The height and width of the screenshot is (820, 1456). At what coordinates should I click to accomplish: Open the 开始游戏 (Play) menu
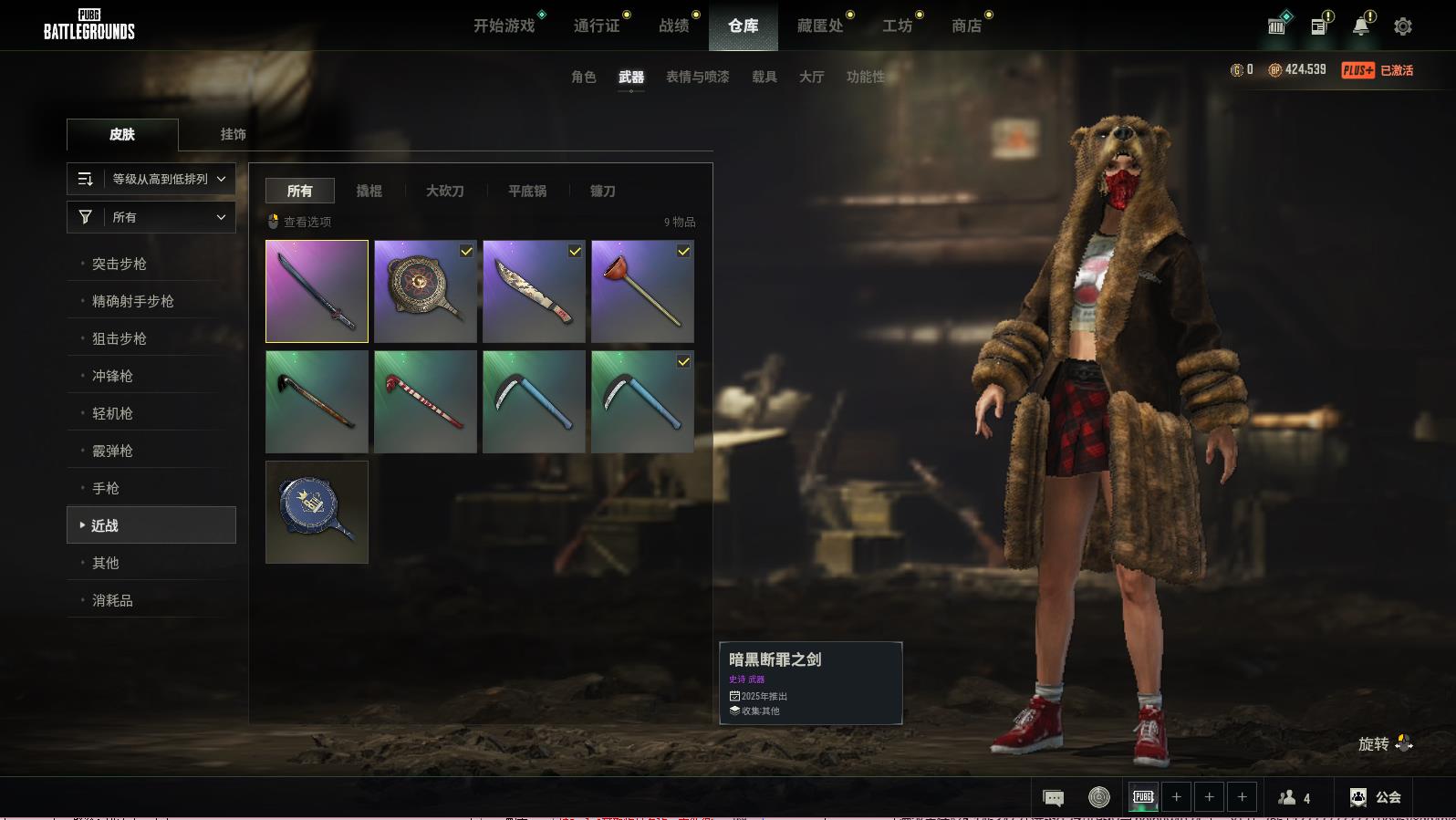pyautogui.click(x=504, y=26)
